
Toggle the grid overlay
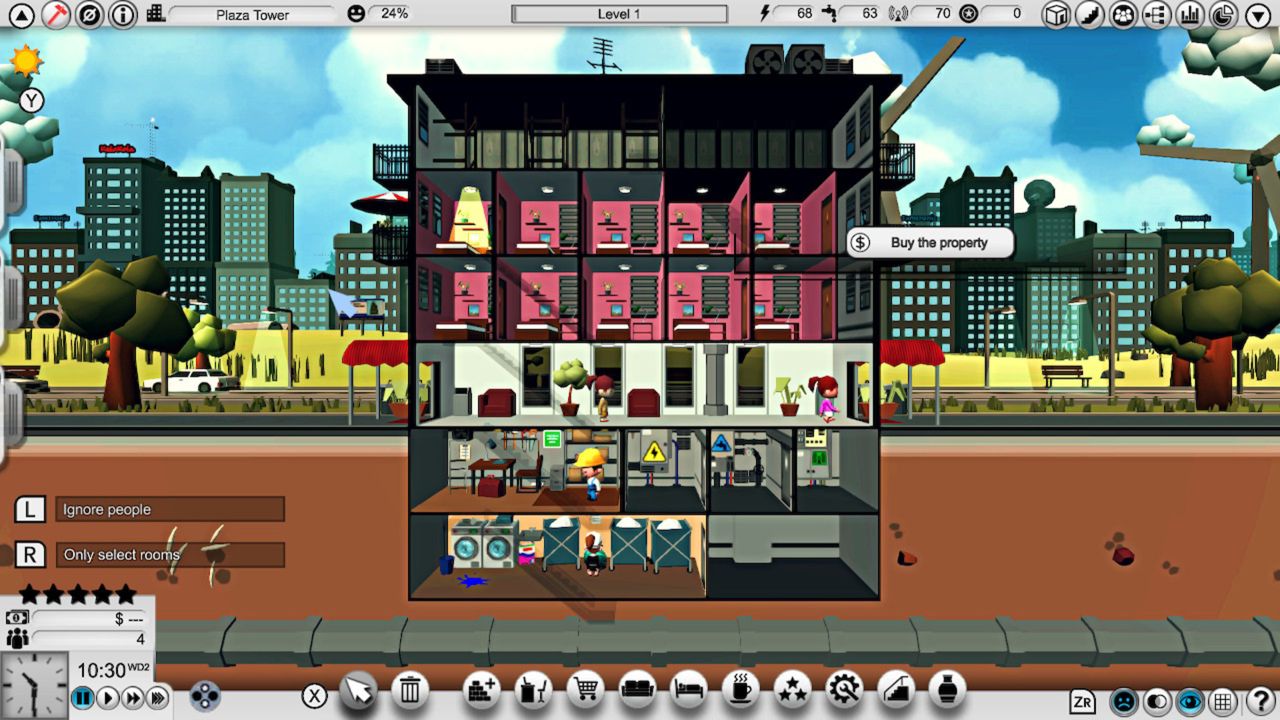pos(1222,702)
